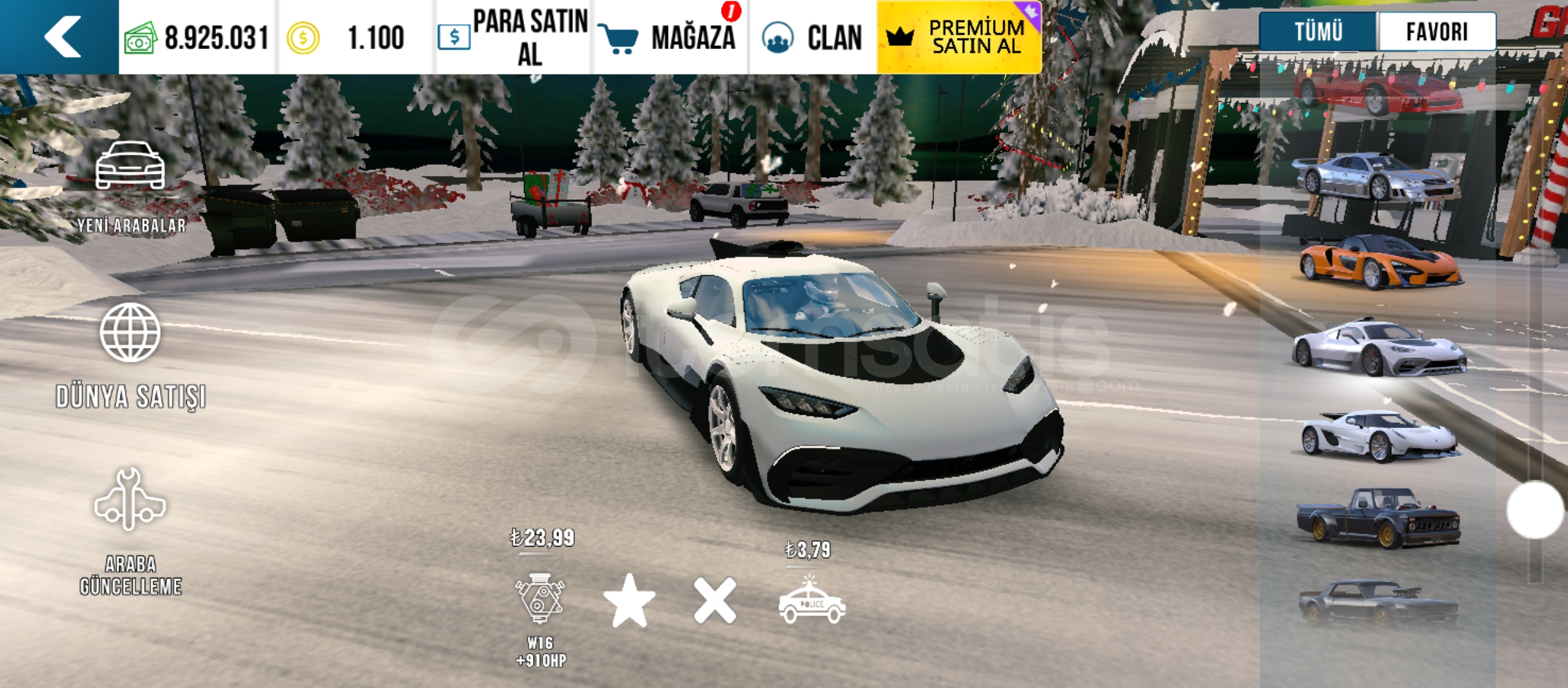Click the white X icon
Image resolution: width=1568 pixels, height=688 pixels.
715,601
